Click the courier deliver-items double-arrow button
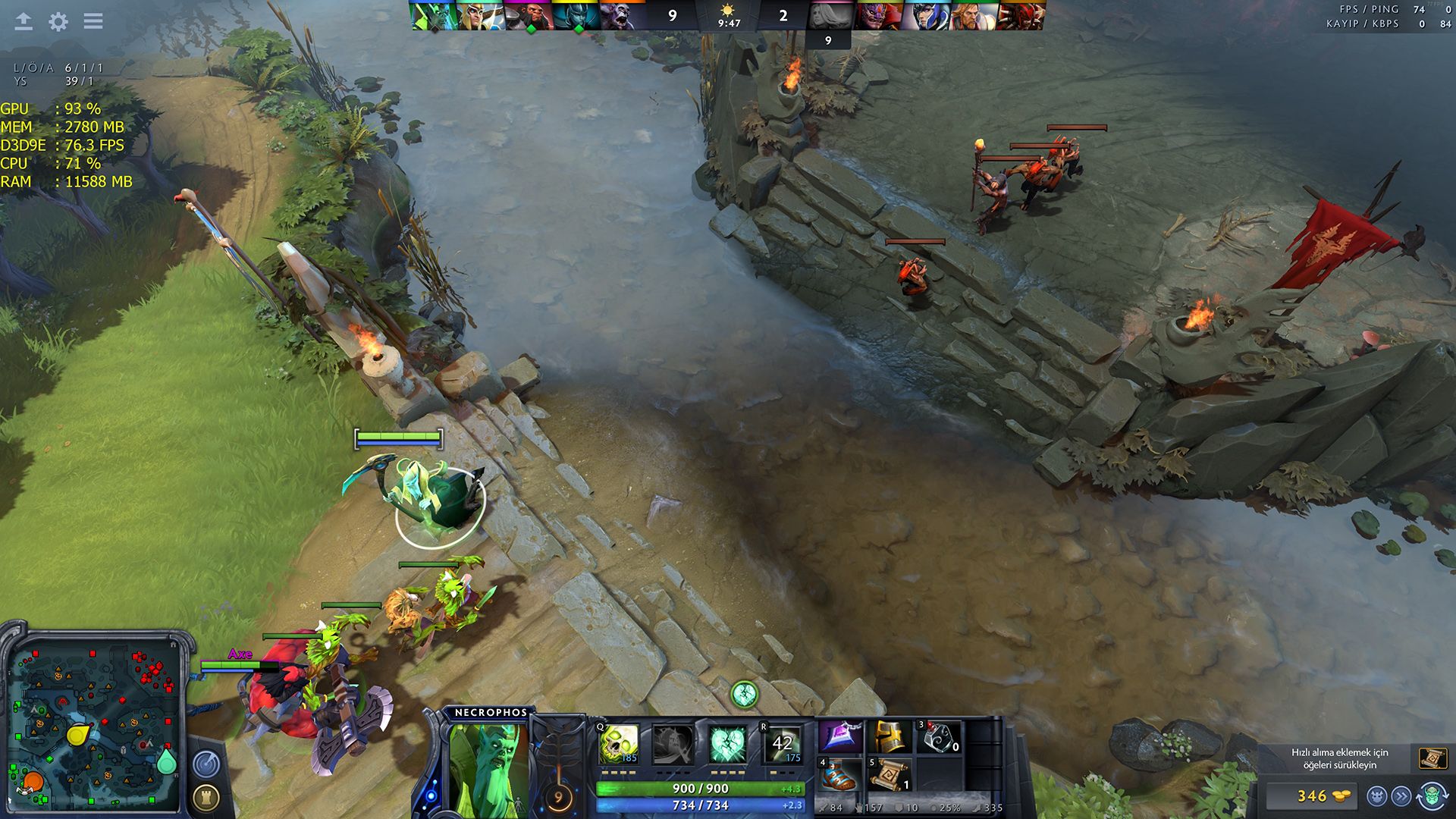 (x=1401, y=796)
